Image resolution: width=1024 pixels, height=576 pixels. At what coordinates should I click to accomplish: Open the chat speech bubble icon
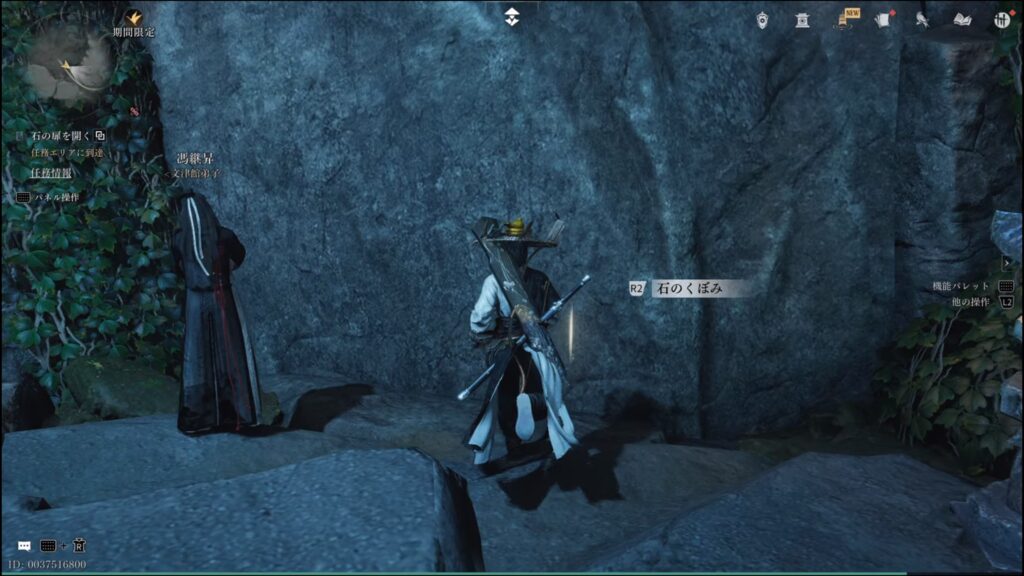pos(24,546)
